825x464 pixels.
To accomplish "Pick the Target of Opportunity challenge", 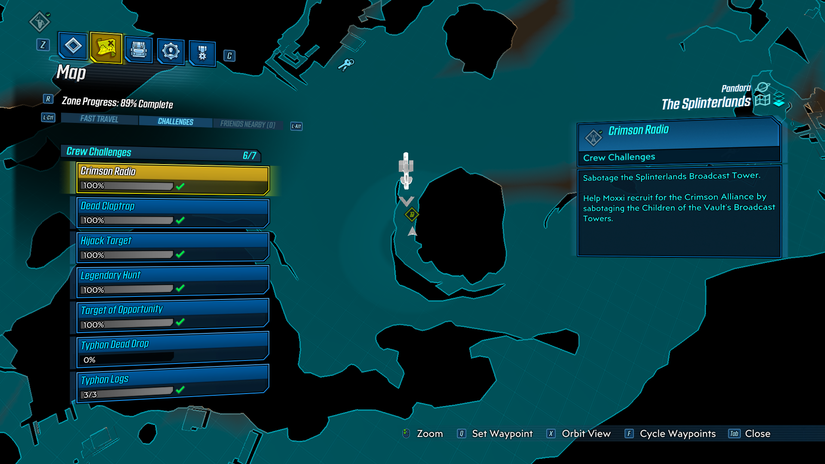I will tap(173, 315).
